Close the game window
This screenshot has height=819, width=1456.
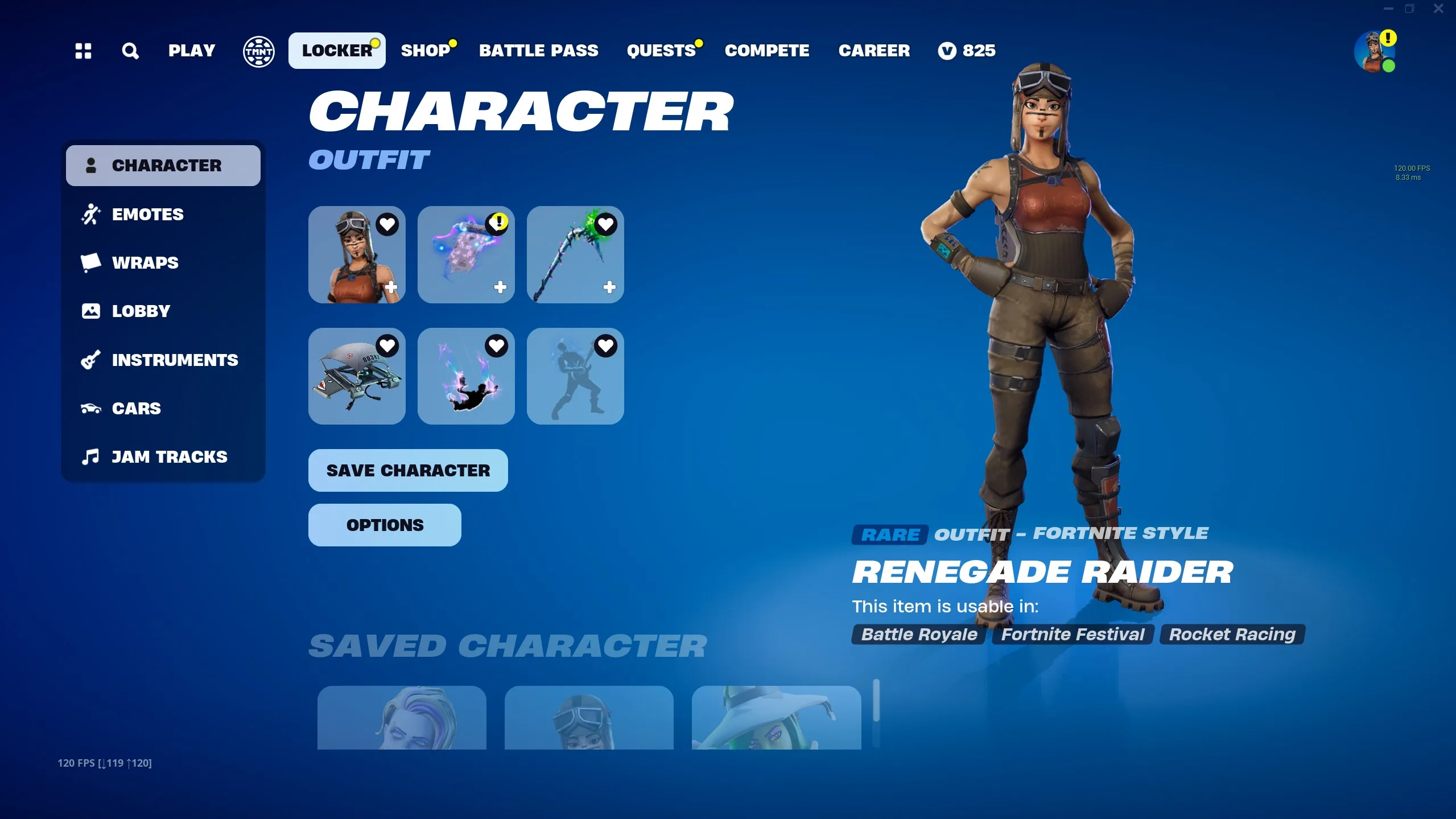click(1438, 9)
